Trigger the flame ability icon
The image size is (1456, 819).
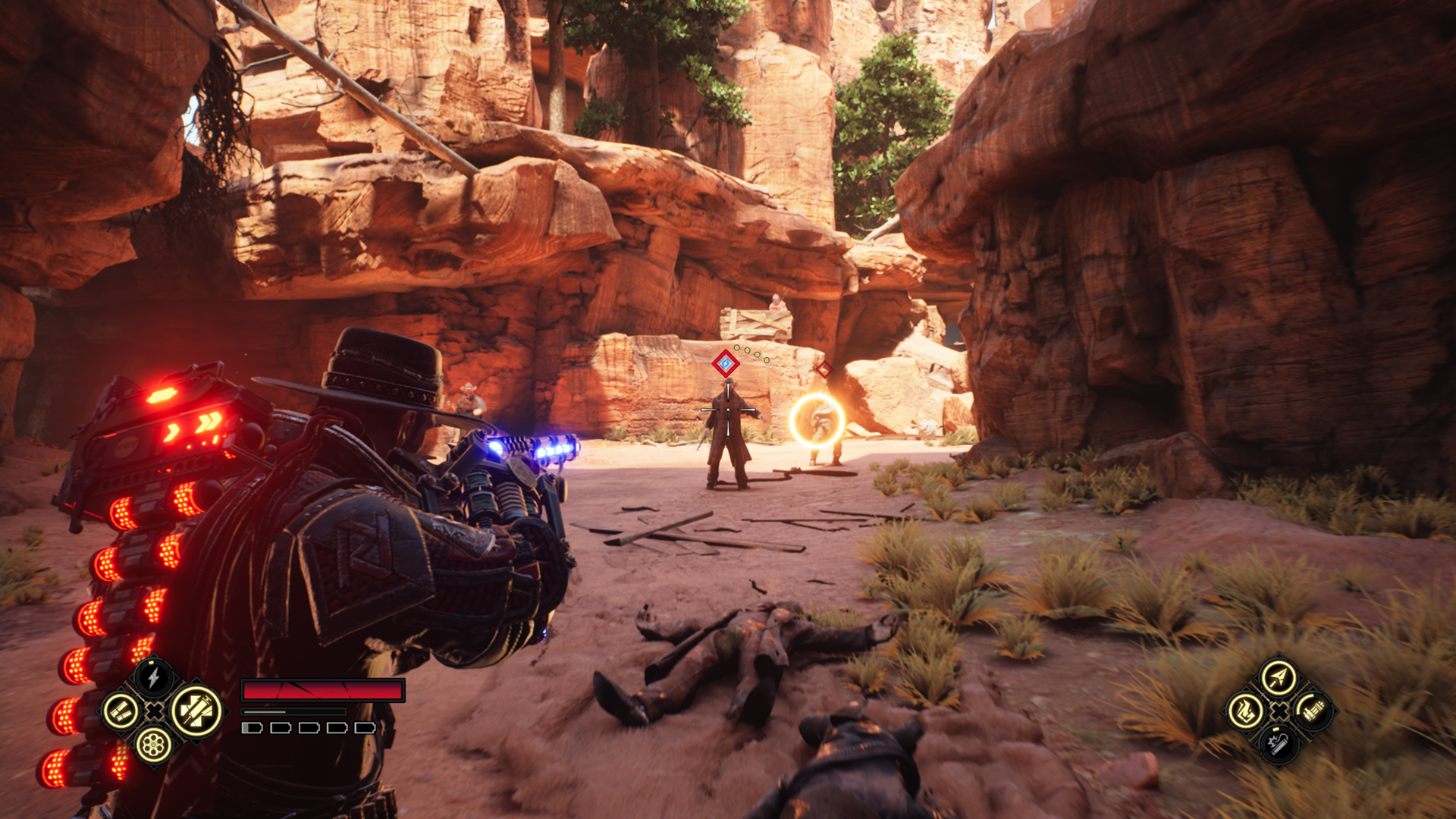tap(1245, 711)
